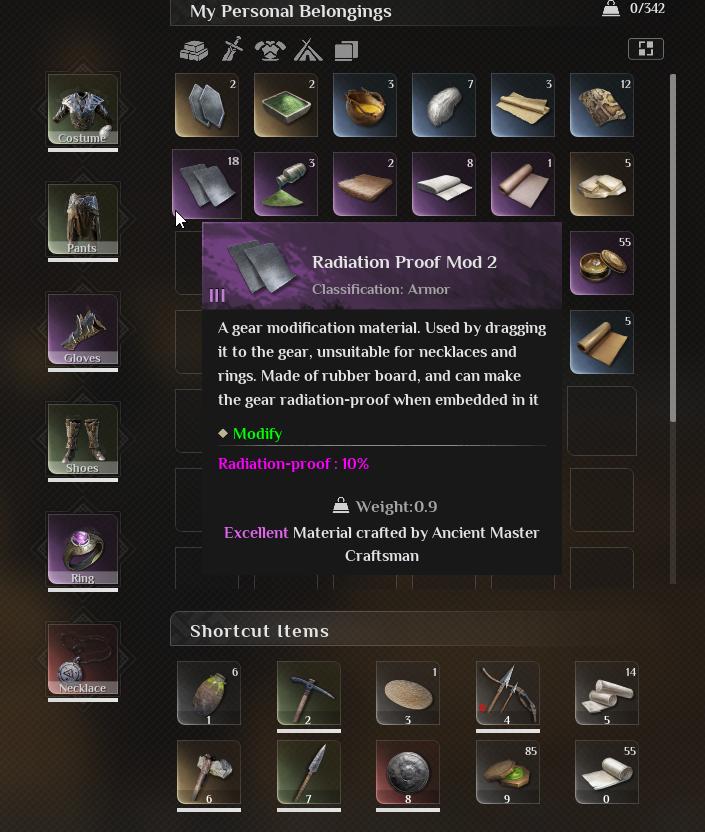Select the bowl of yellow liquid
Viewport: 705px width, 832px height.
point(365,105)
